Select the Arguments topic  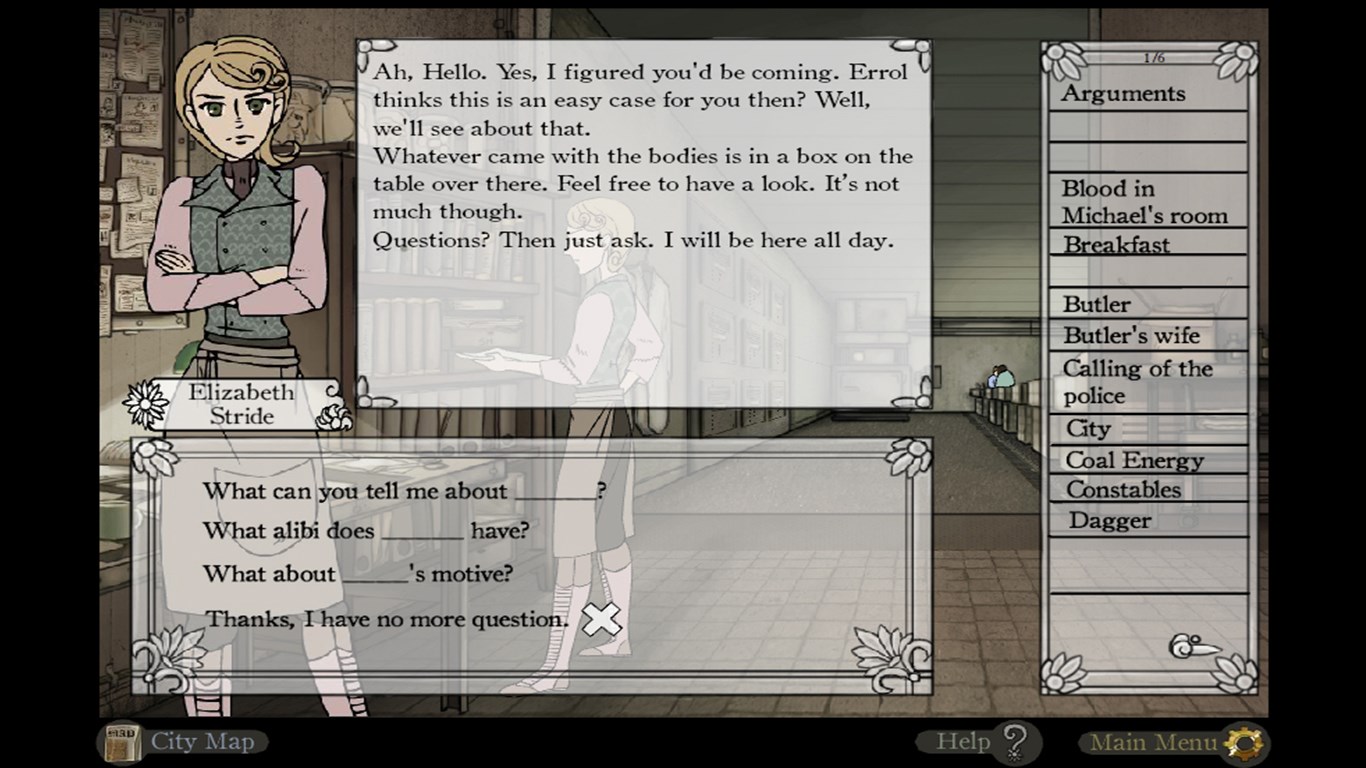(1123, 94)
